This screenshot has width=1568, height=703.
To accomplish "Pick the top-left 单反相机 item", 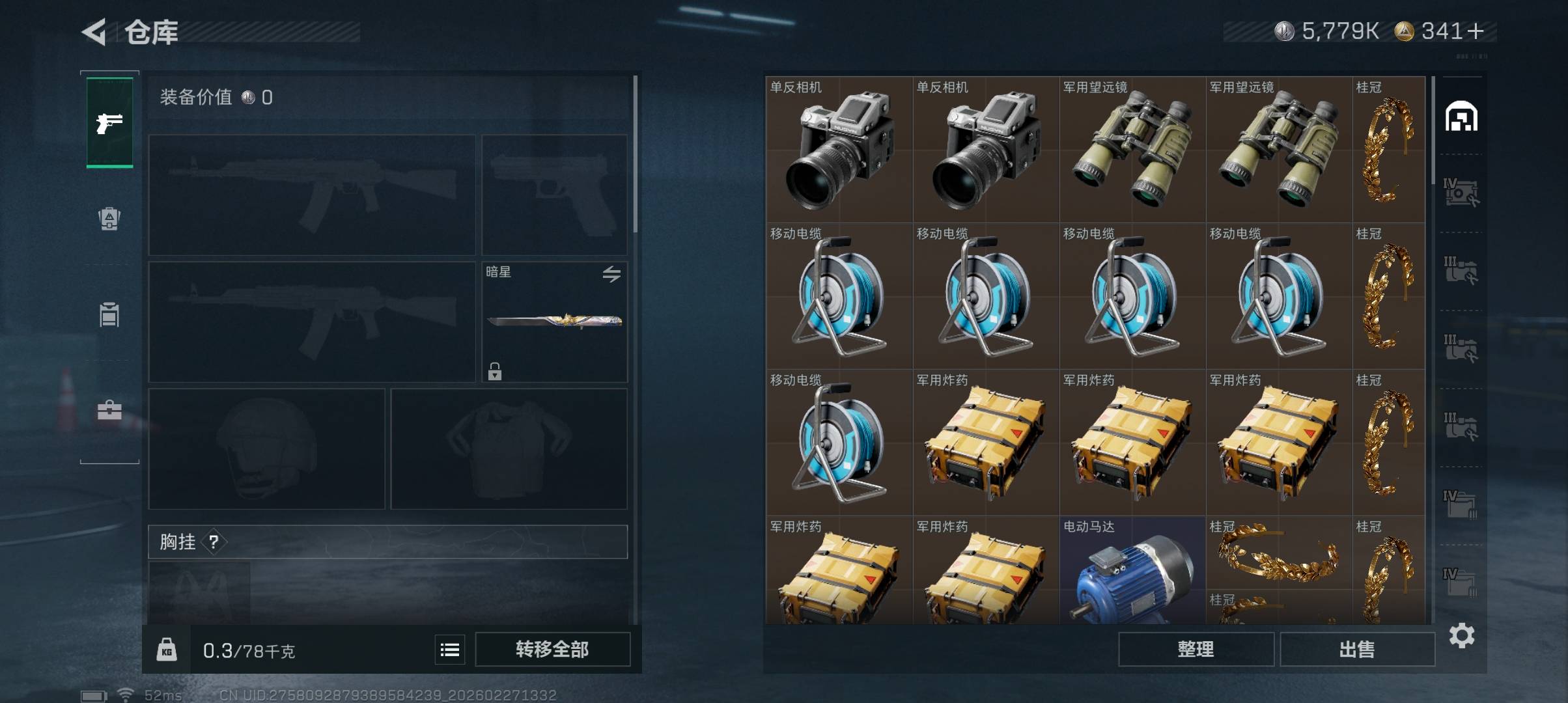I will click(x=839, y=150).
